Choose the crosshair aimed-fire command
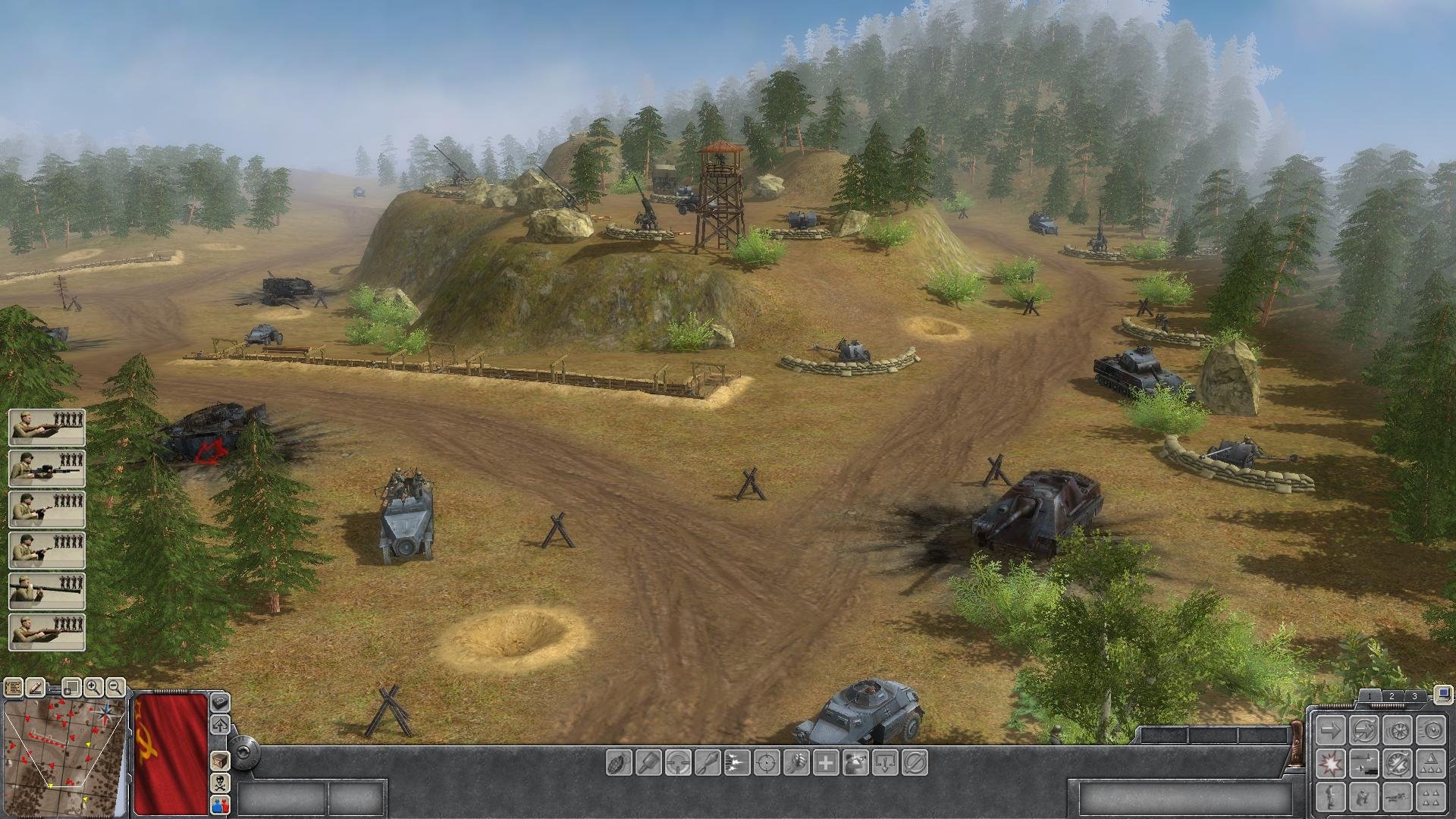The height and width of the screenshot is (819, 1456). point(767,763)
